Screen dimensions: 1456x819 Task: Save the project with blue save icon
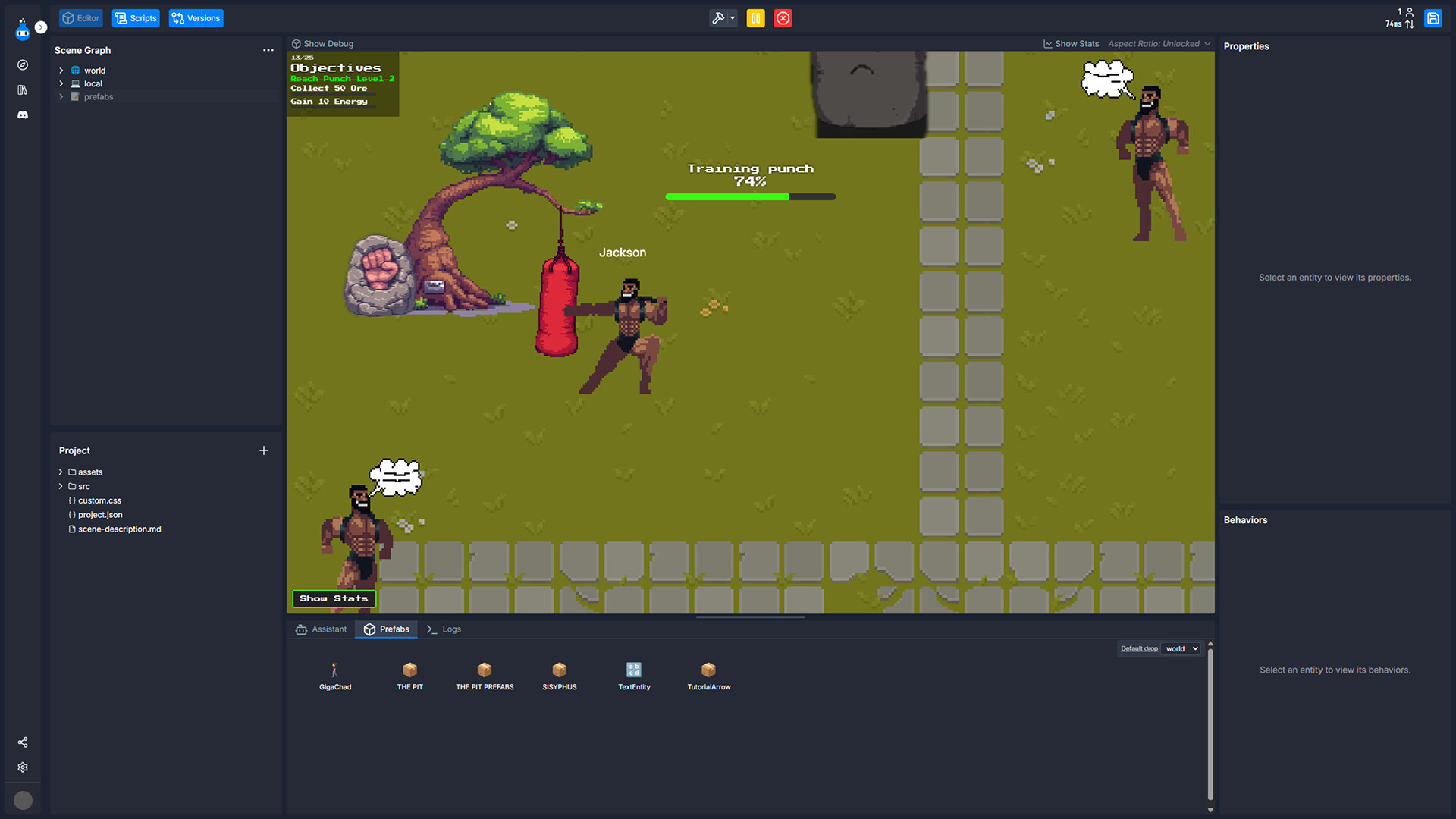point(1433,17)
